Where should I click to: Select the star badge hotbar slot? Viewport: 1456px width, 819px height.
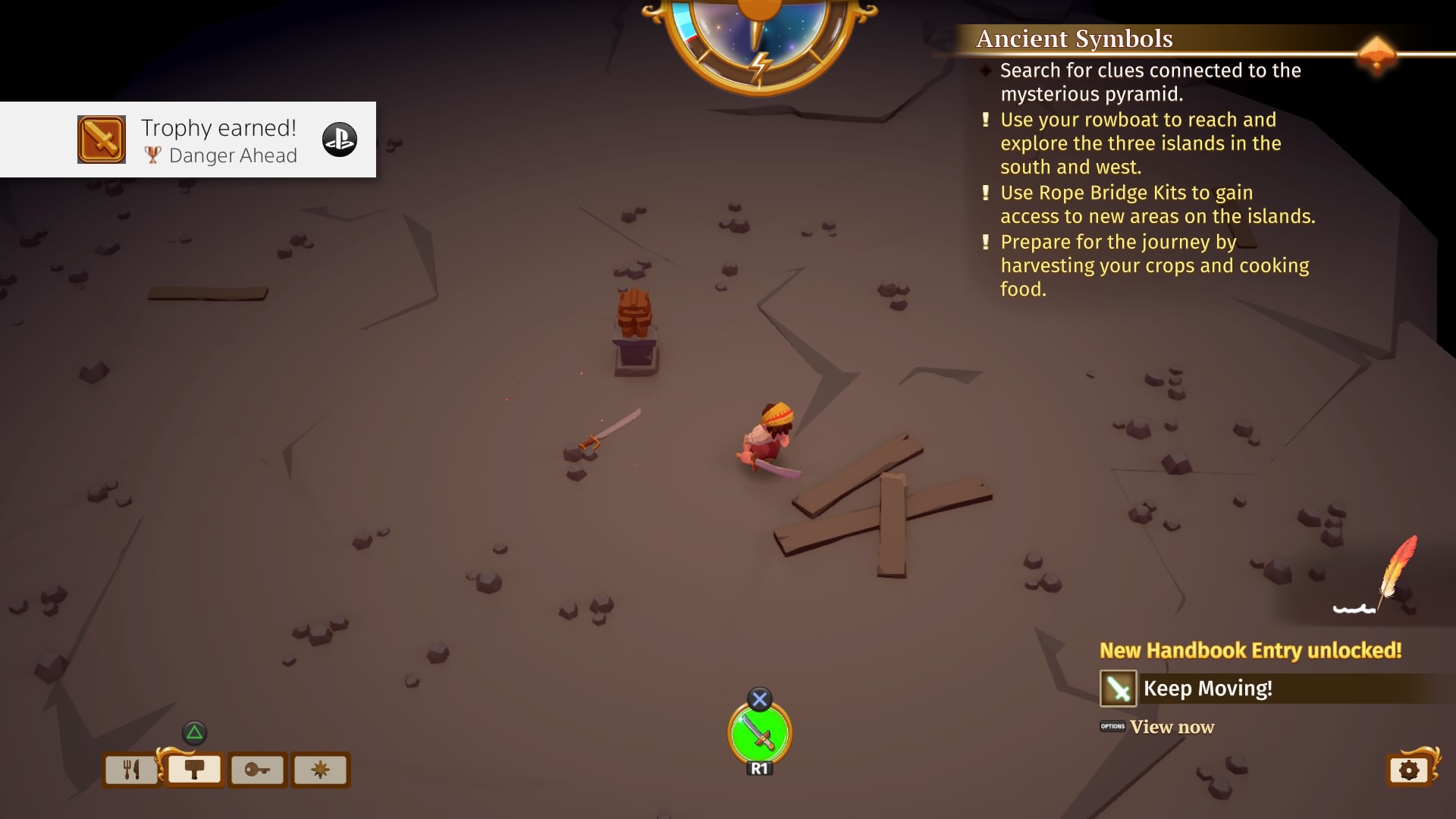click(321, 770)
